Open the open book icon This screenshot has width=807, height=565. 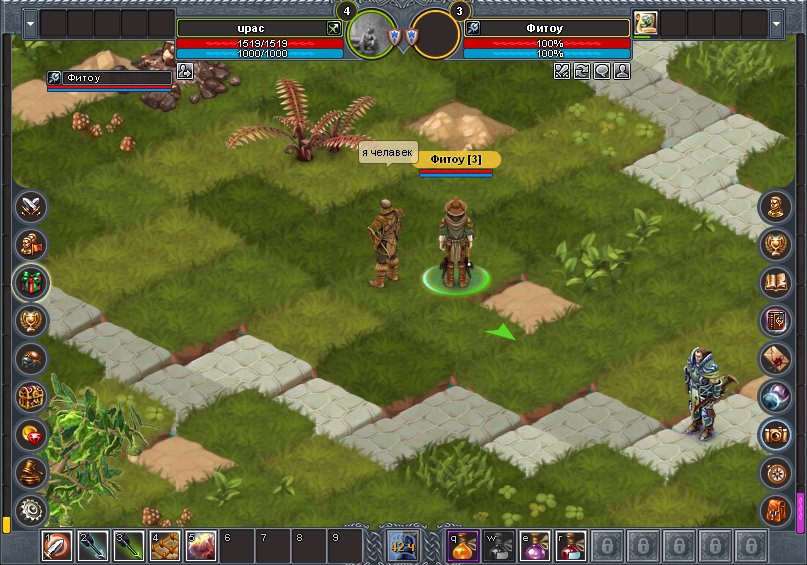pyautogui.click(x=775, y=282)
